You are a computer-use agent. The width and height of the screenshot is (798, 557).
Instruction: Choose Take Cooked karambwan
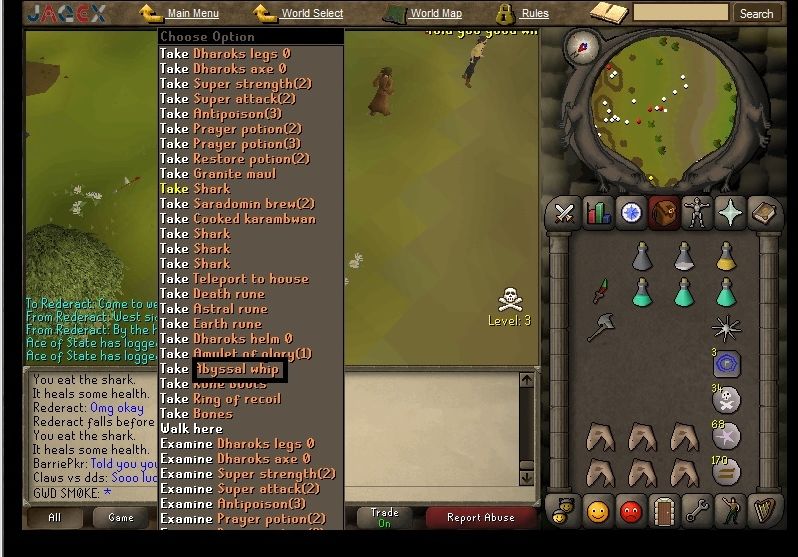pos(237,219)
